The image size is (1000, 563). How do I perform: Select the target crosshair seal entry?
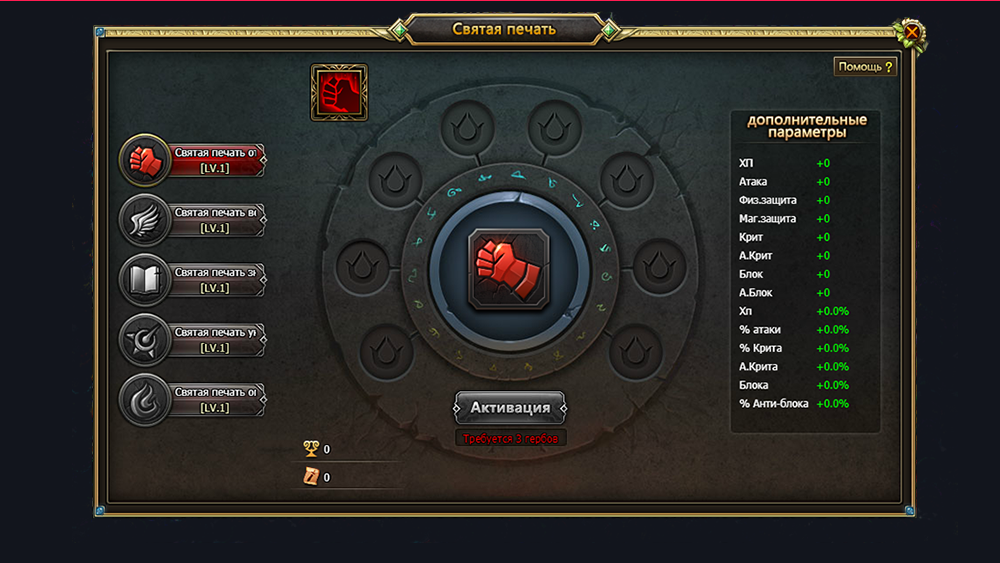pyautogui.click(x=193, y=340)
